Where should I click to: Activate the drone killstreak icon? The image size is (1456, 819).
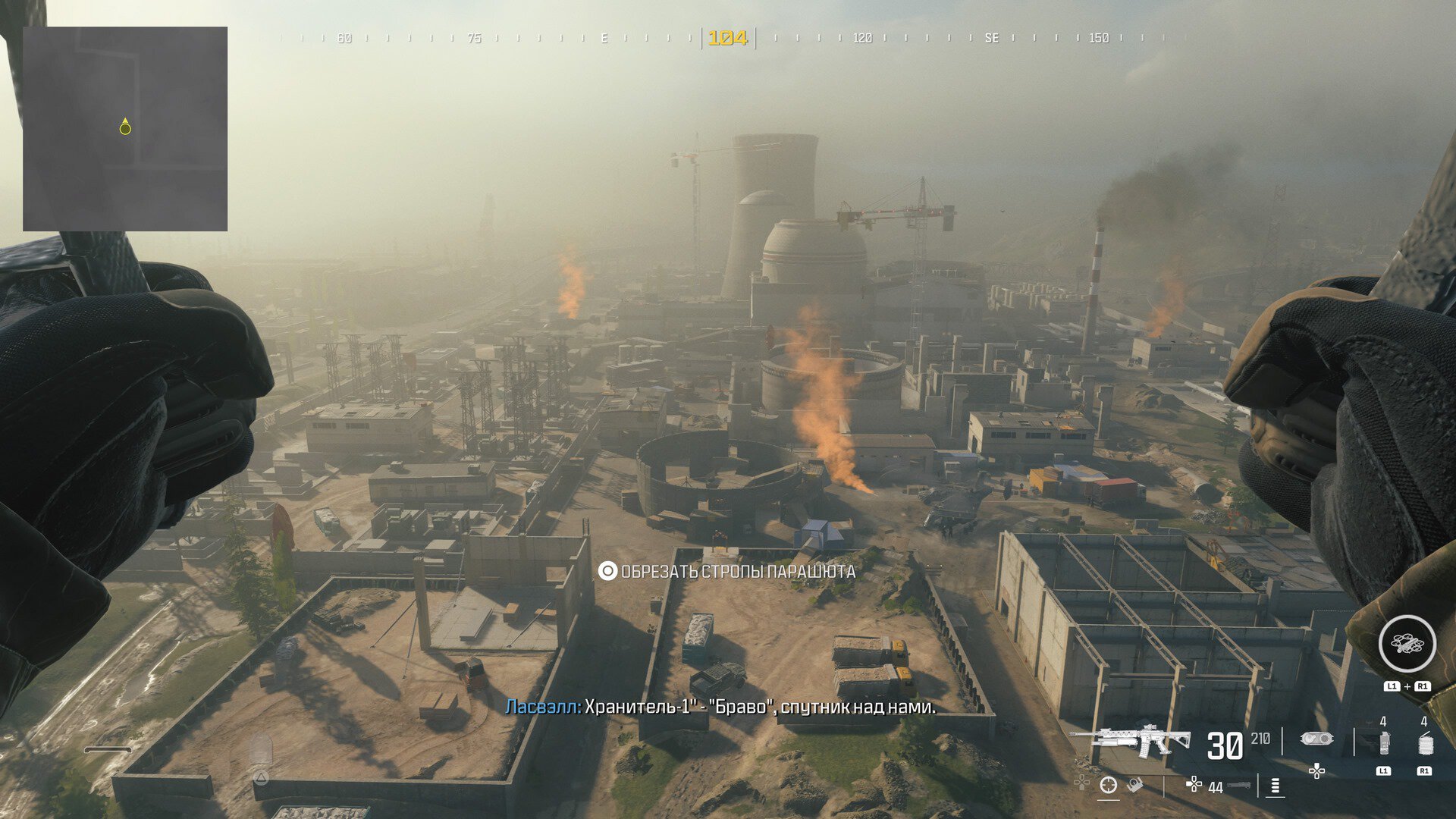pyautogui.click(x=1407, y=644)
